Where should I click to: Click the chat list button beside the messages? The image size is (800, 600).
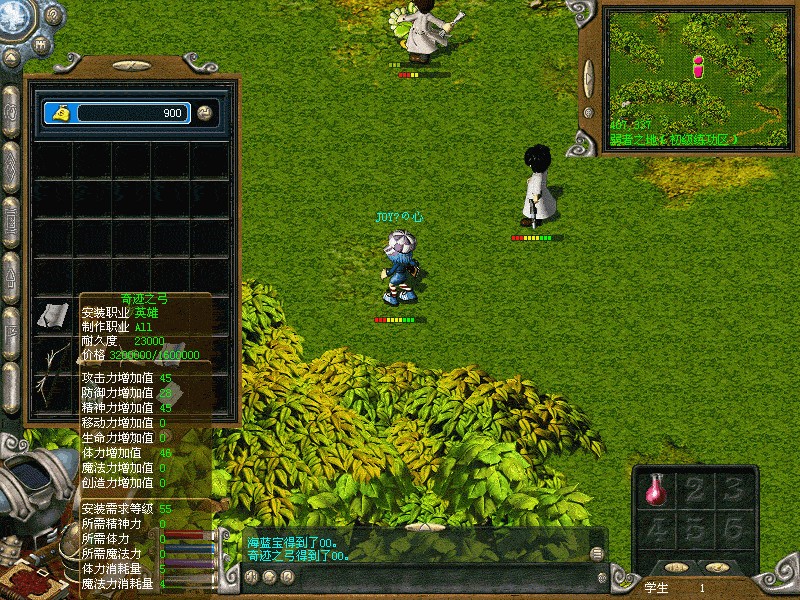[x=597, y=553]
